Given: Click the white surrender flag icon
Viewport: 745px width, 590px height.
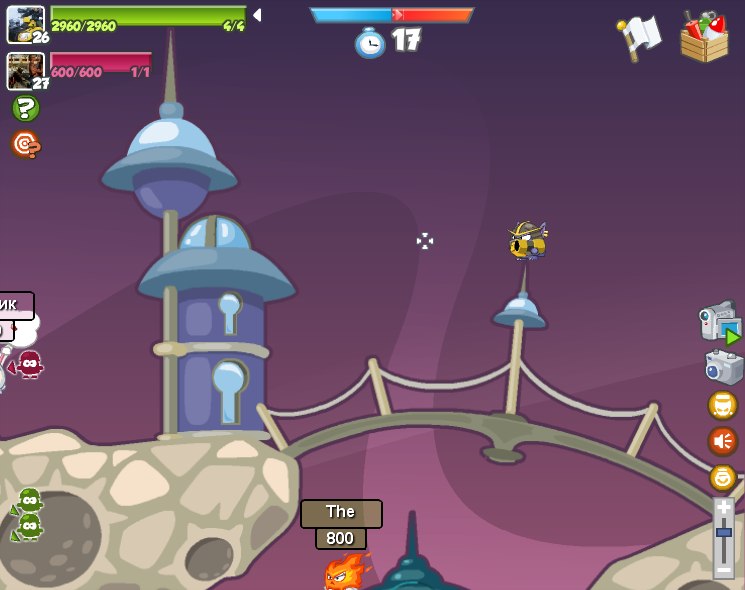Looking at the screenshot, I should (639, 37).
